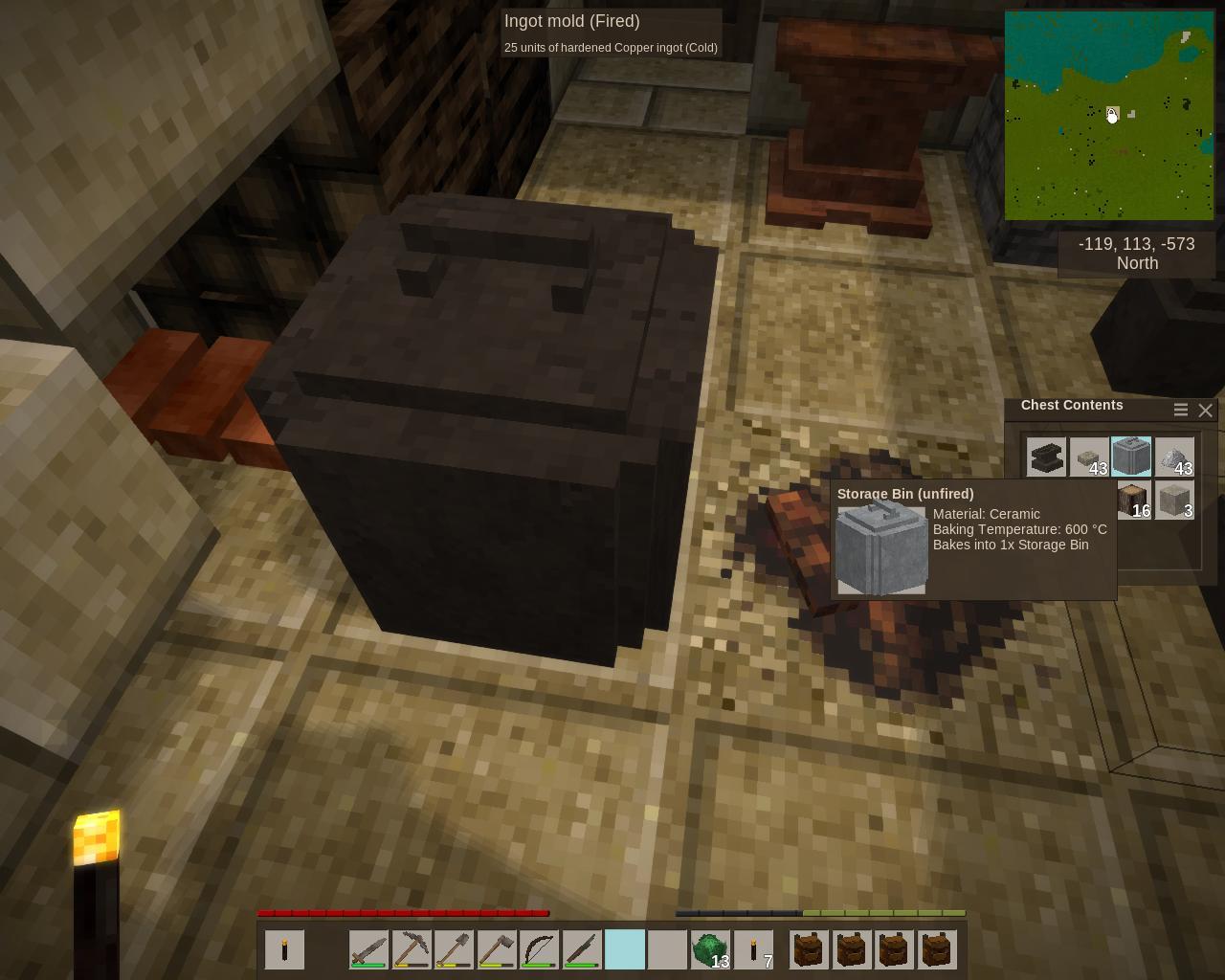Click the minimap in the corner
The image size is (1225, 980).
pos(1109,116)
